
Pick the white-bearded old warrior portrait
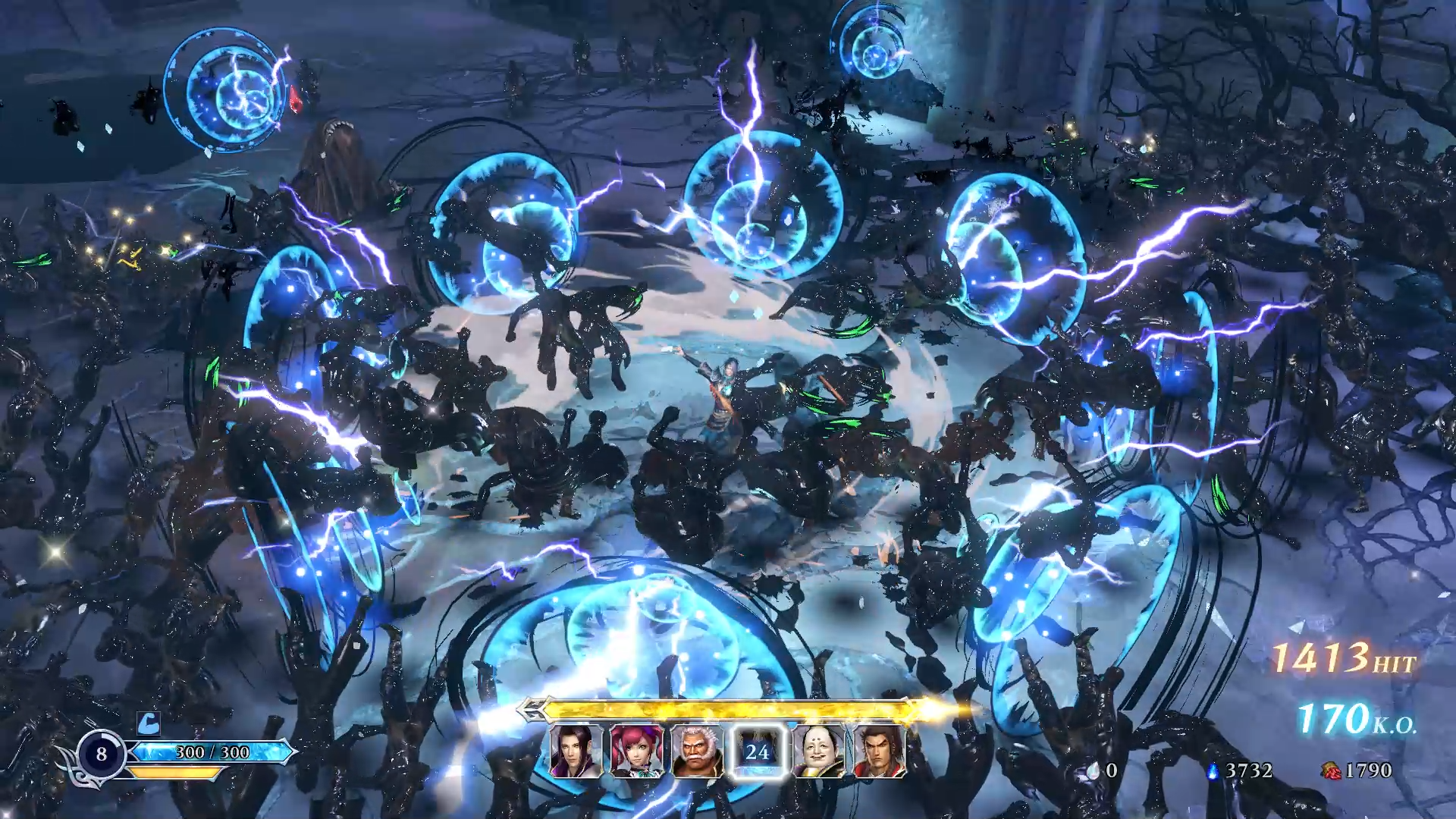click(x=697, y=752)
